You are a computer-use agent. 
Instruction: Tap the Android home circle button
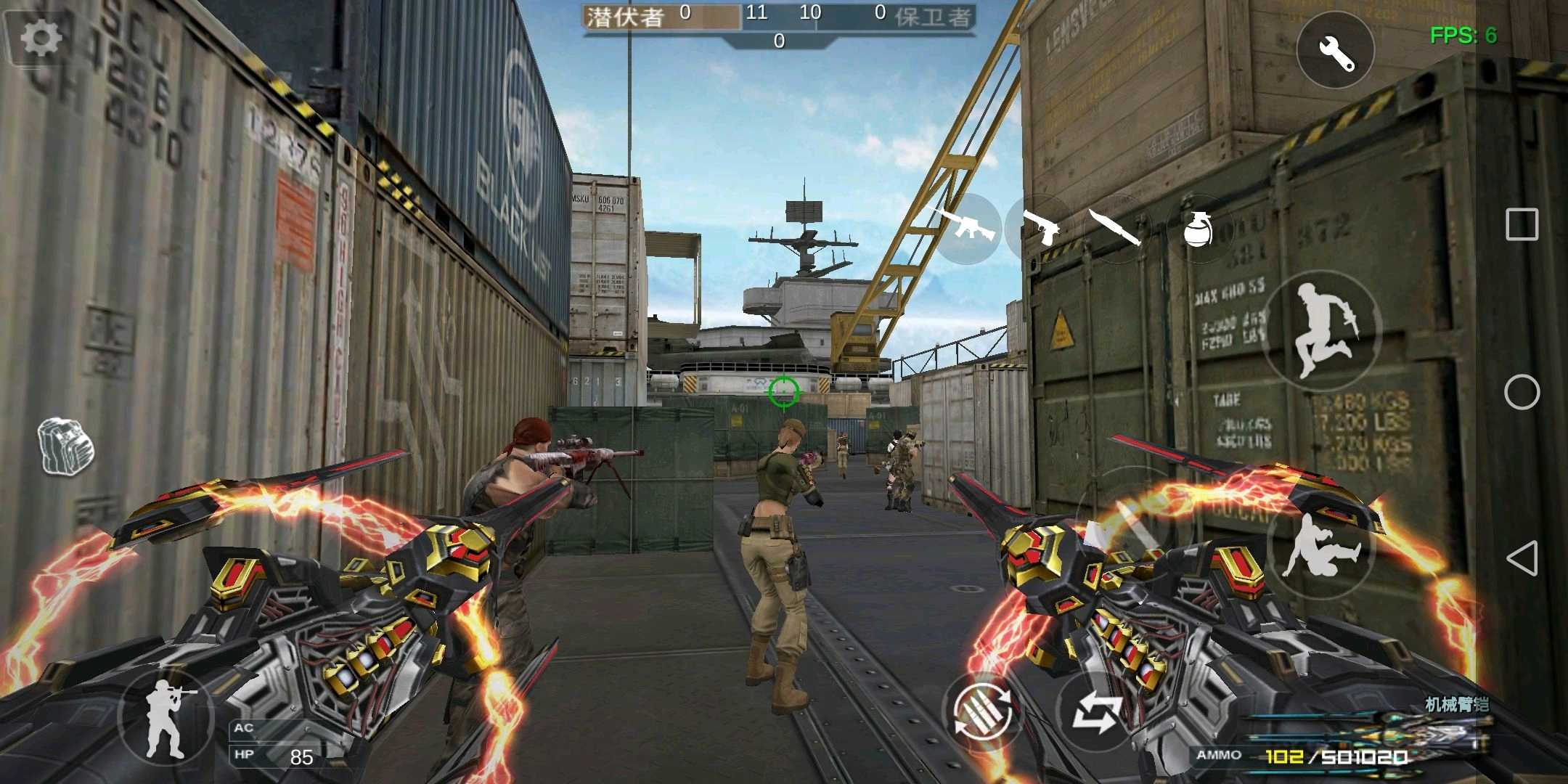click(1522, 393)
